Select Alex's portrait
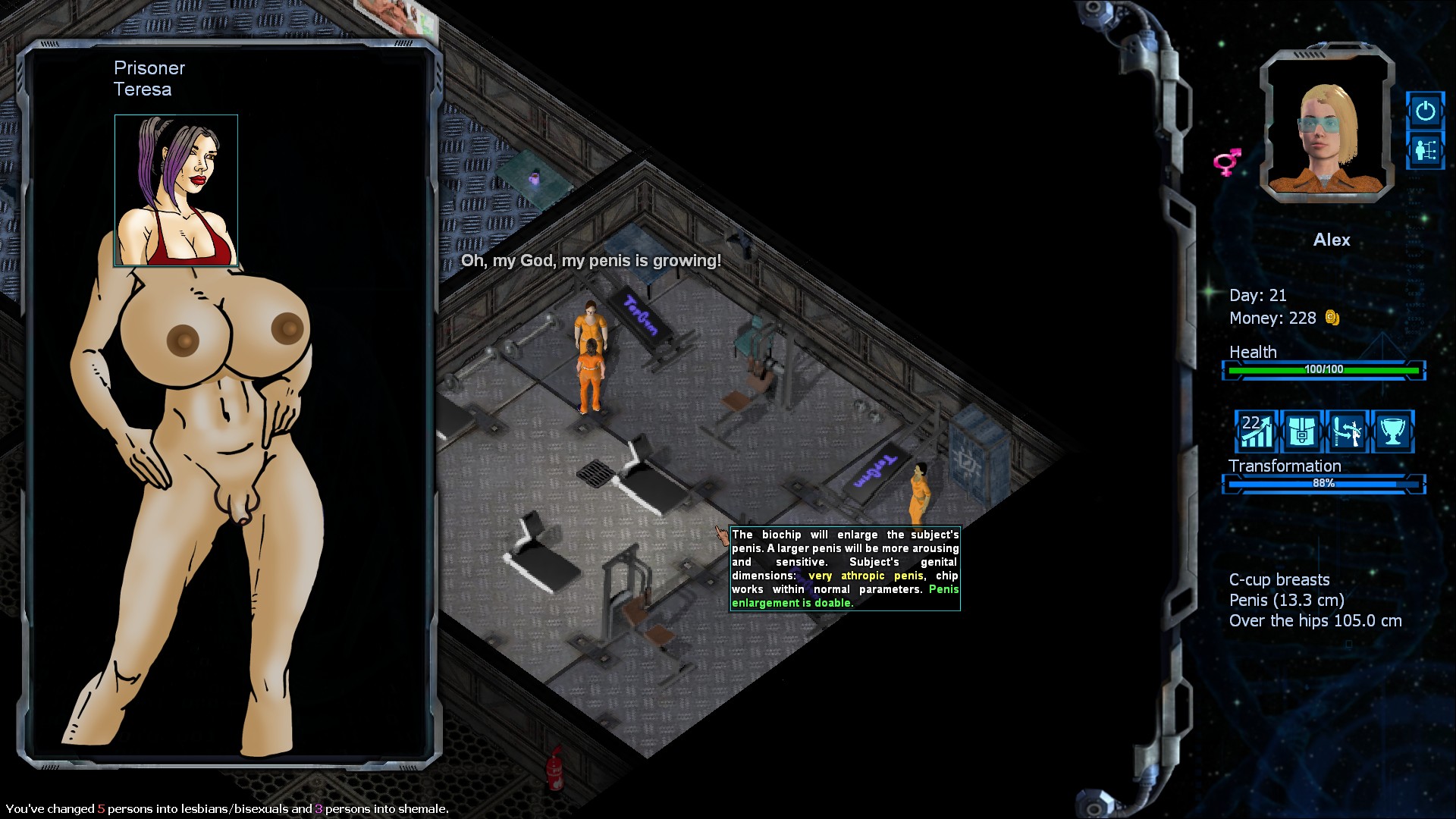Viewport: 1456px width, 819px height. point(1327,129)
